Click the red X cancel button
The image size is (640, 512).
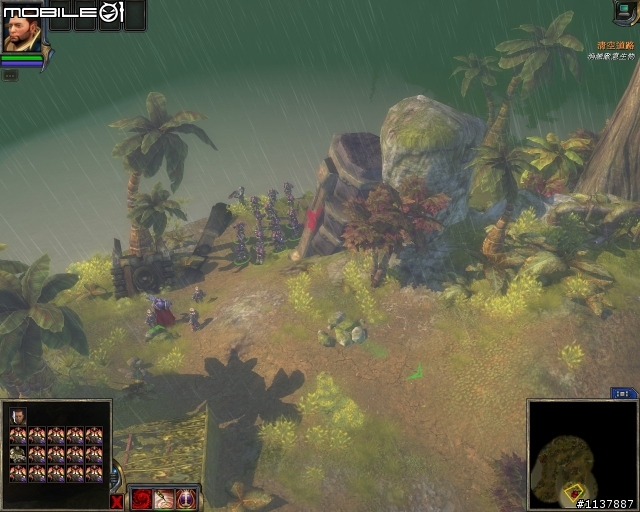click(x=117, y=500)
